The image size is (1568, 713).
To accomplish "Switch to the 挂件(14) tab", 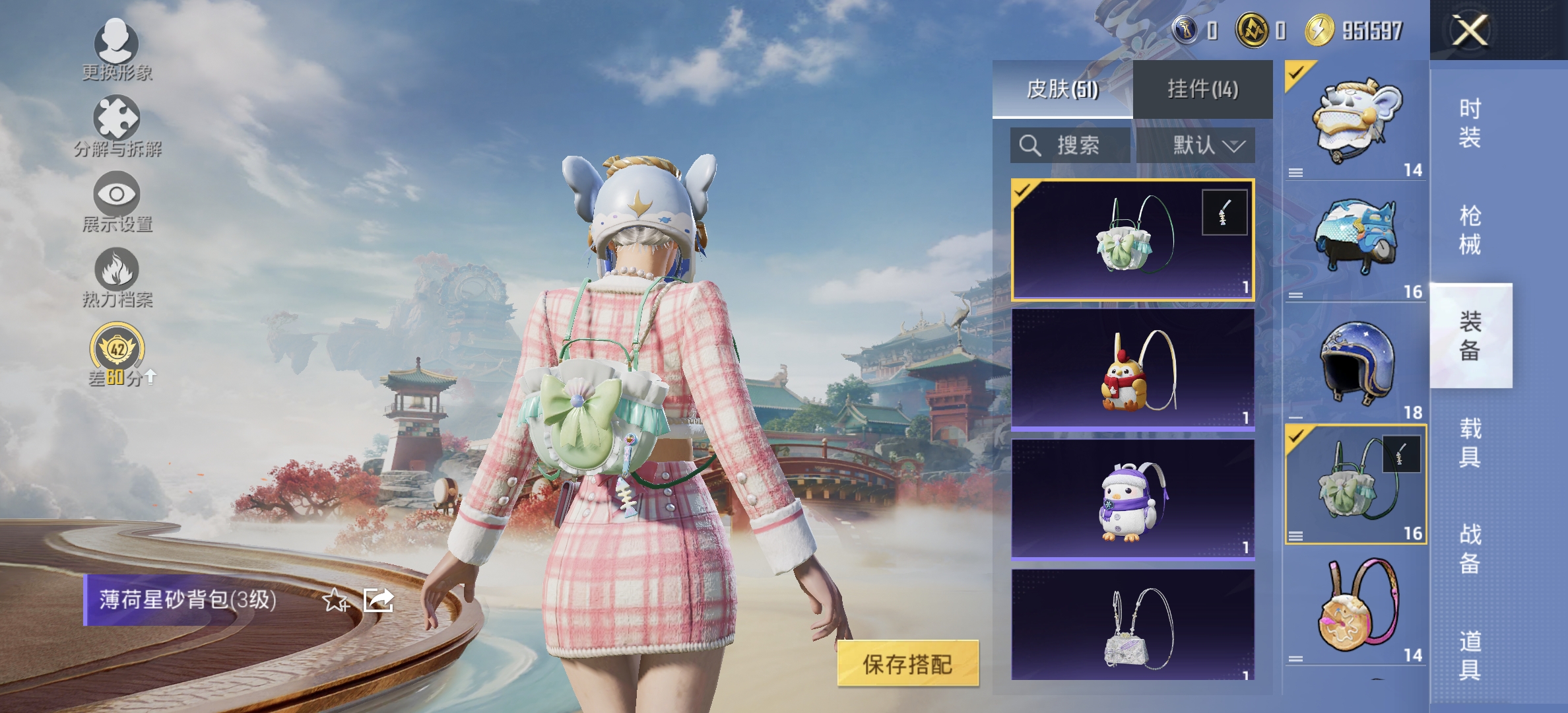I will click(x=1205, y=90).
